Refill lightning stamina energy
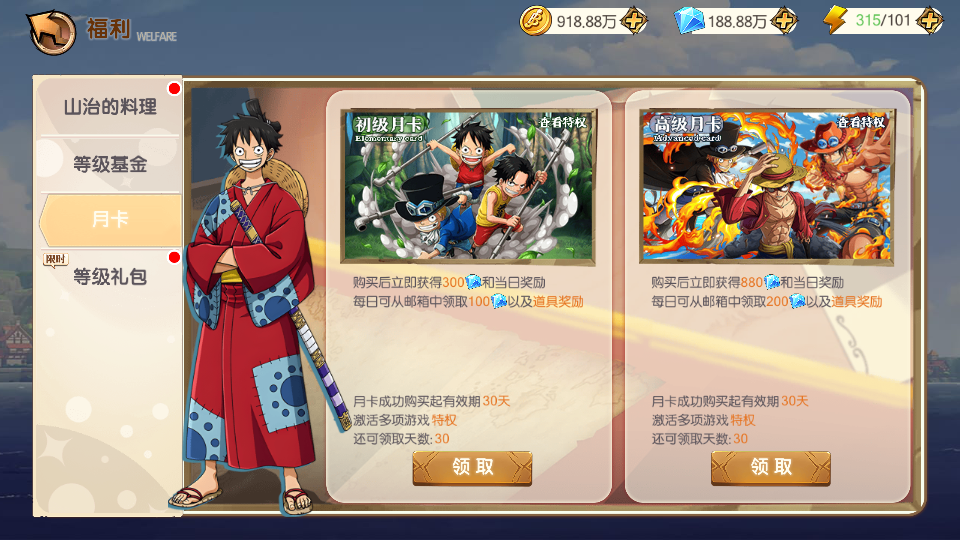This screenshot has width=960, height=540. (x=929, y=20)
